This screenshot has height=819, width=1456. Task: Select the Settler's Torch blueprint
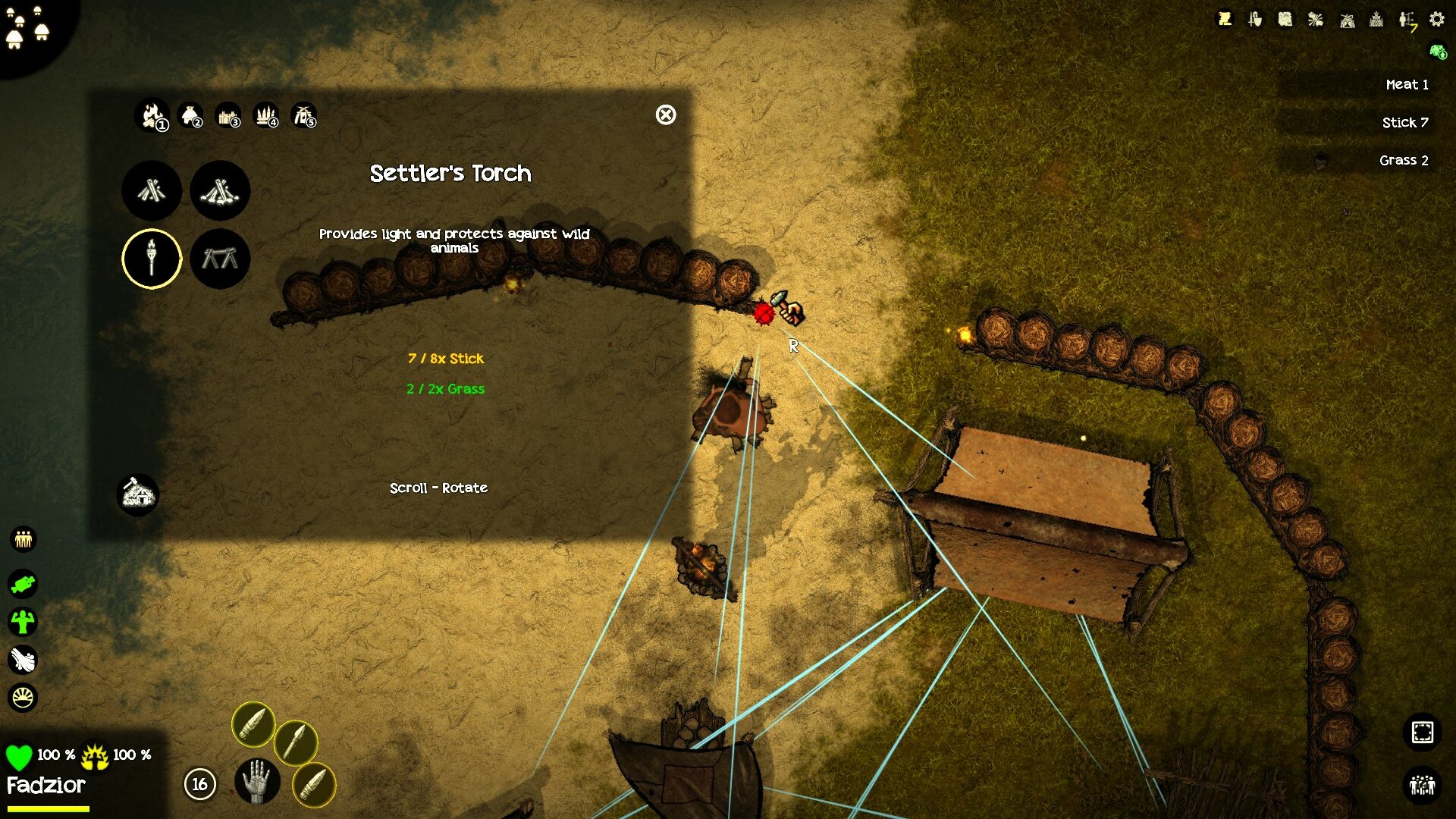point(152,259)
